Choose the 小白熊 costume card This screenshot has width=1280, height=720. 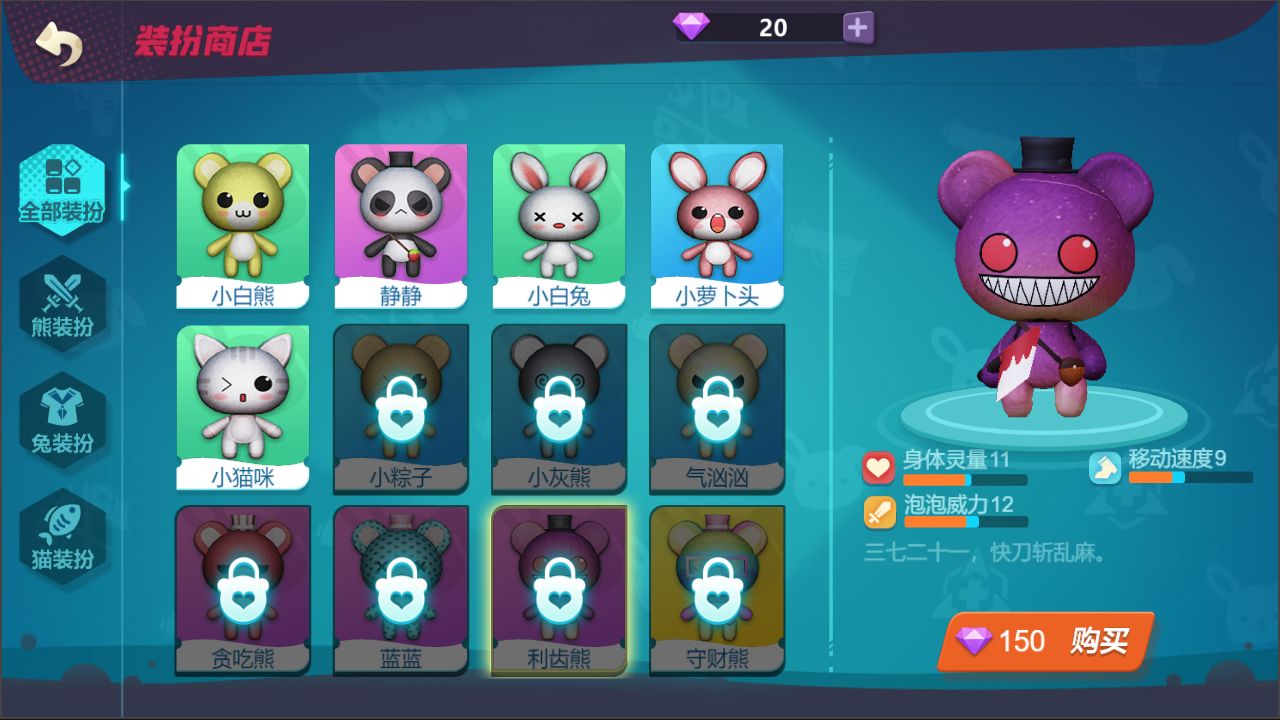point(243,226)
